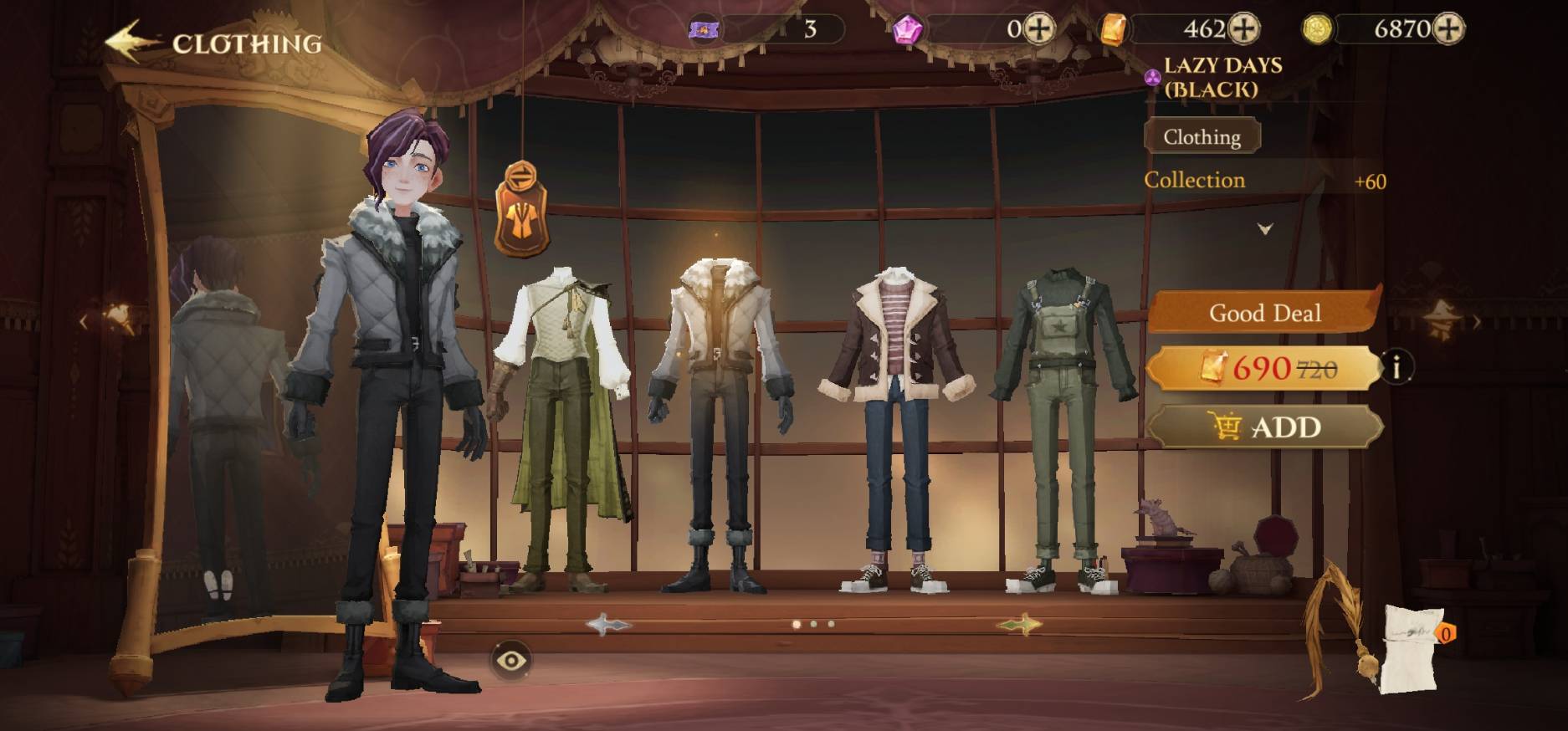Viewport: 1568px width, 731px height.
Task: Click the Clothing tag label
Action: click(x=1202, y=137)
